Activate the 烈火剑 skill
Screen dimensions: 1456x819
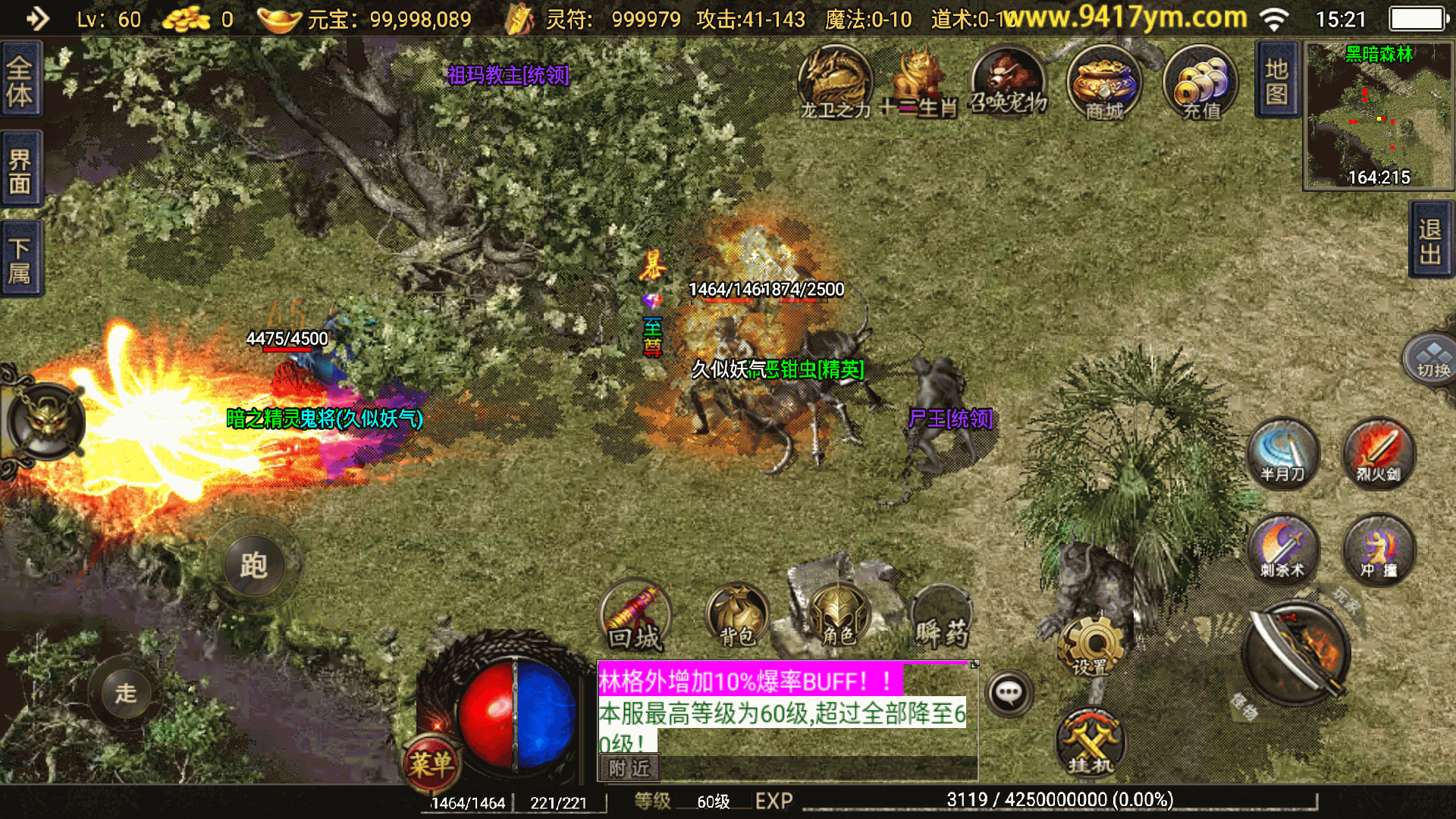coord(1378,453)
